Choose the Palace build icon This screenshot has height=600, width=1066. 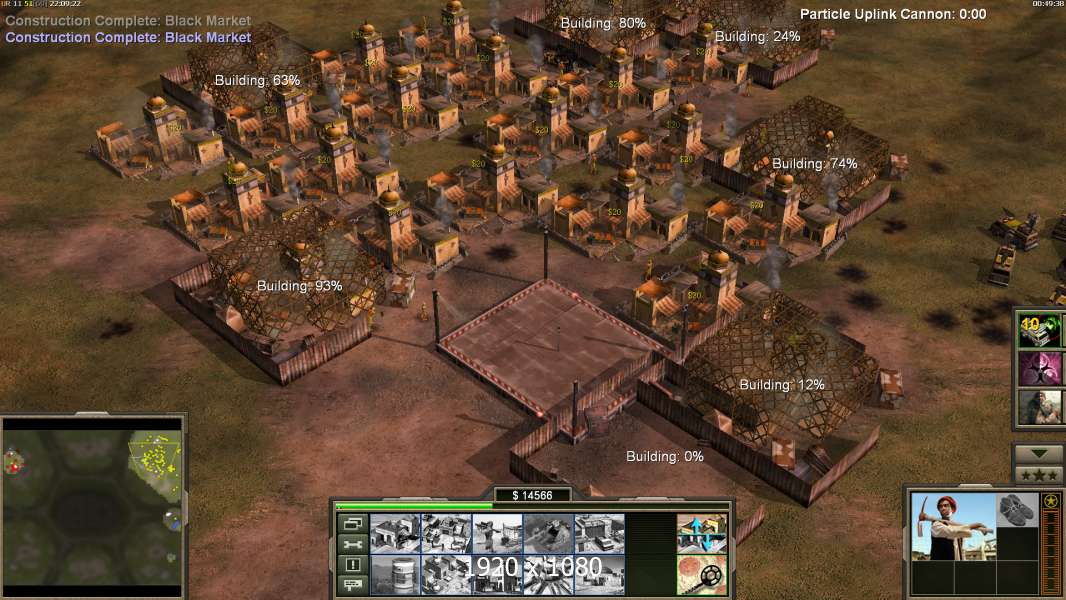click(x=446, y=575)
